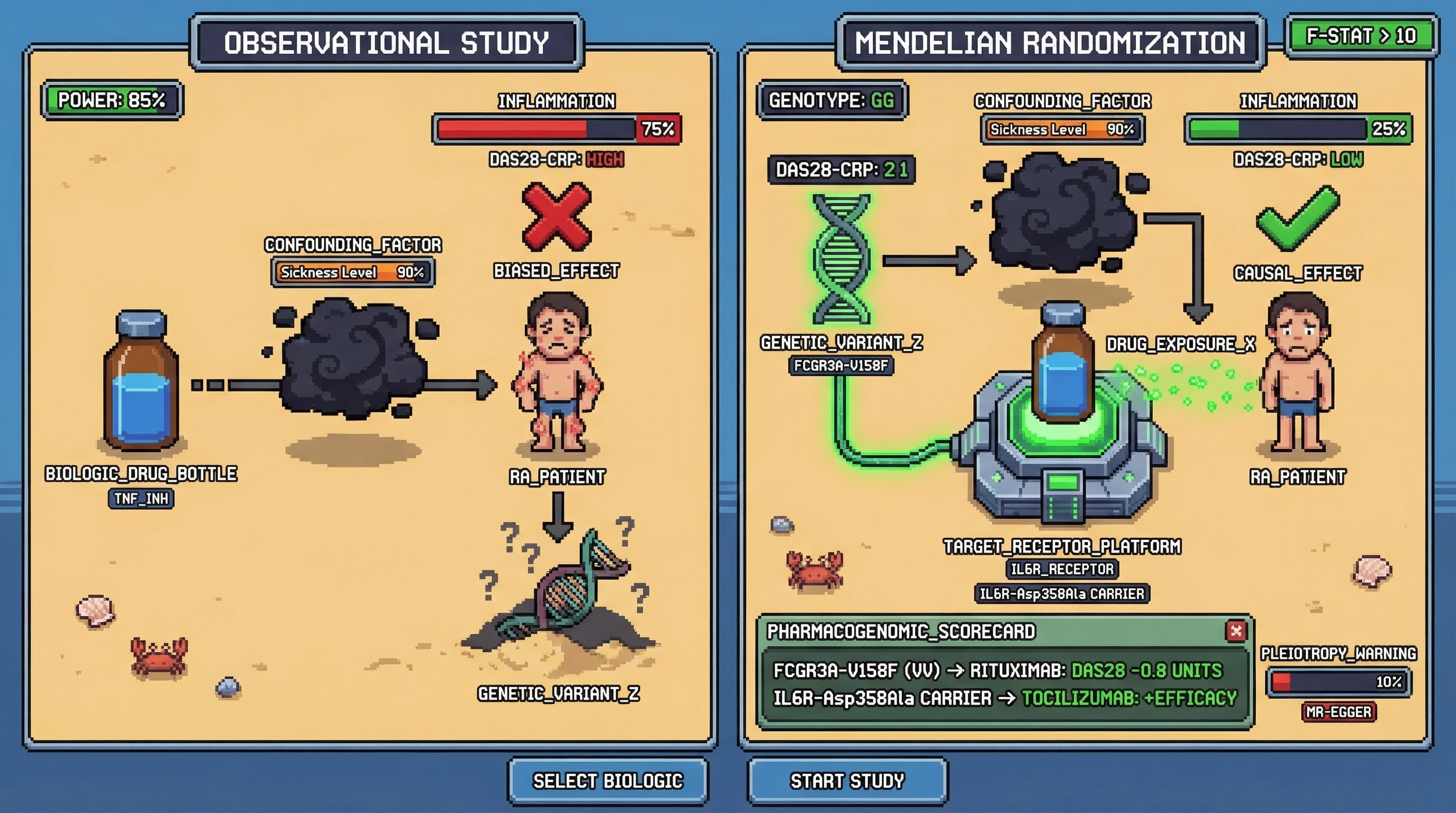Start the study
The width and height of the screenshot is (1456, 813).
[x=847, y=781]
